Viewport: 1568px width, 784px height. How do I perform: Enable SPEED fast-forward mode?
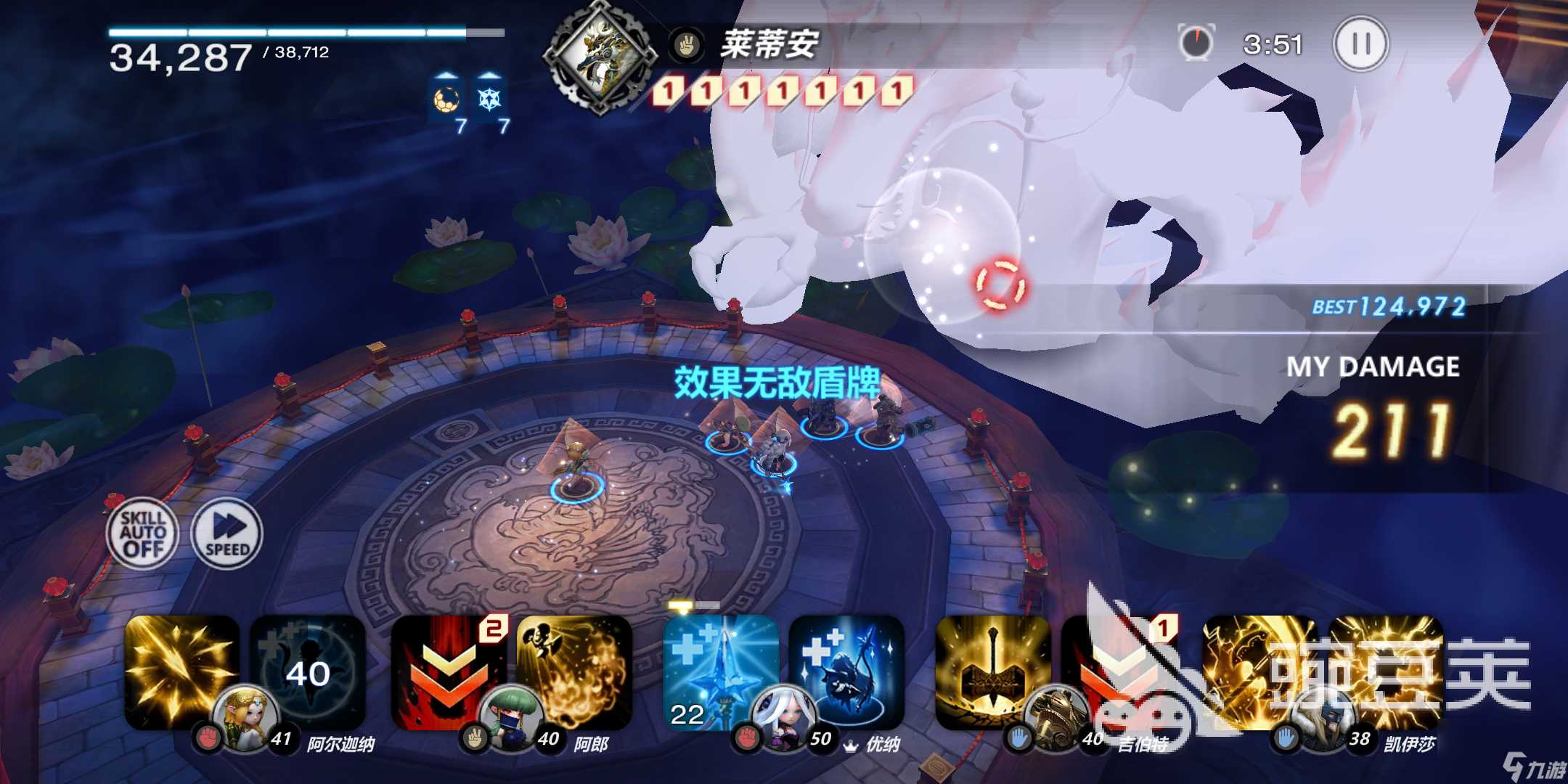226,535
